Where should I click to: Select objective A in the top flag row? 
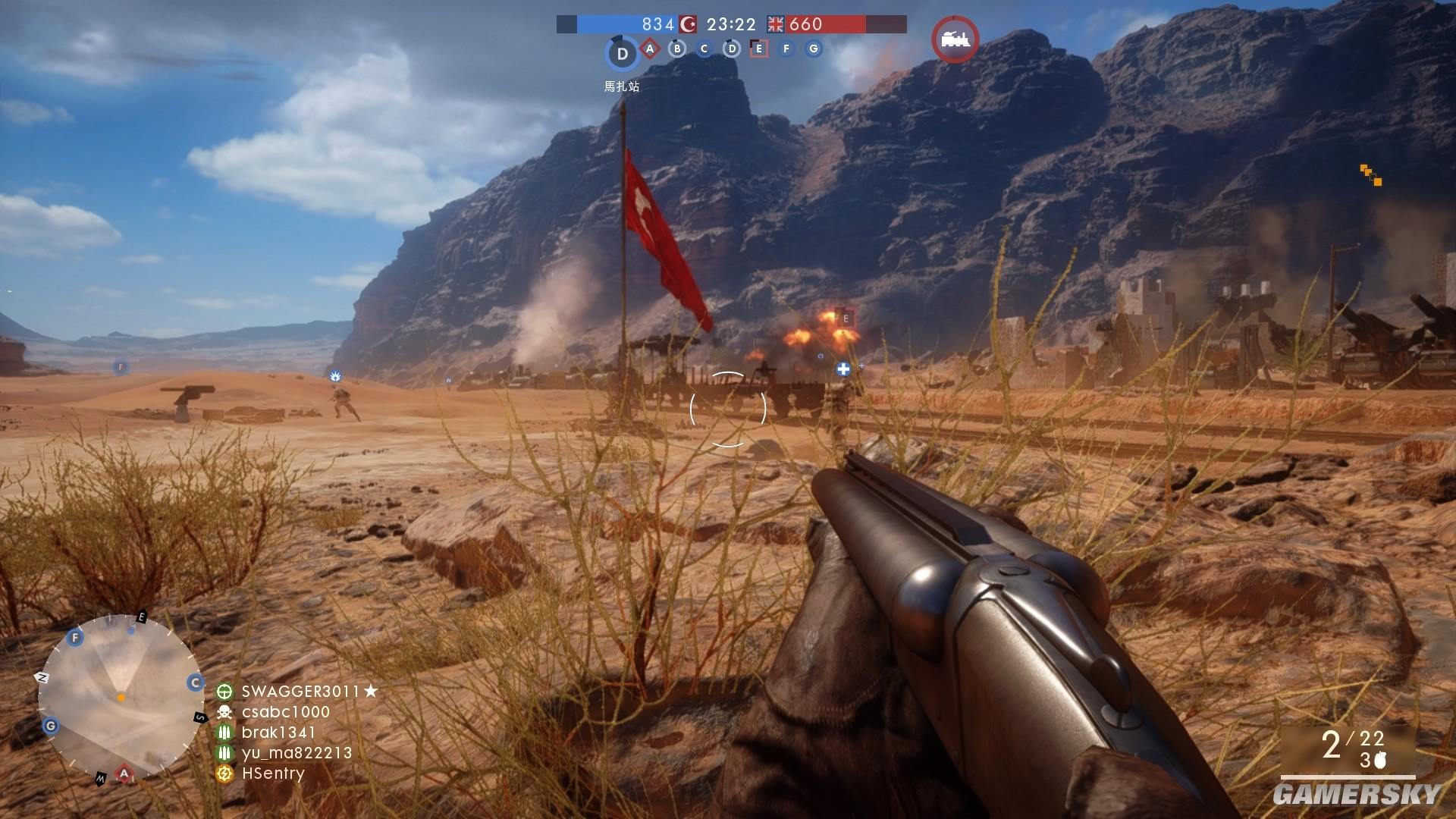[650, 49]
